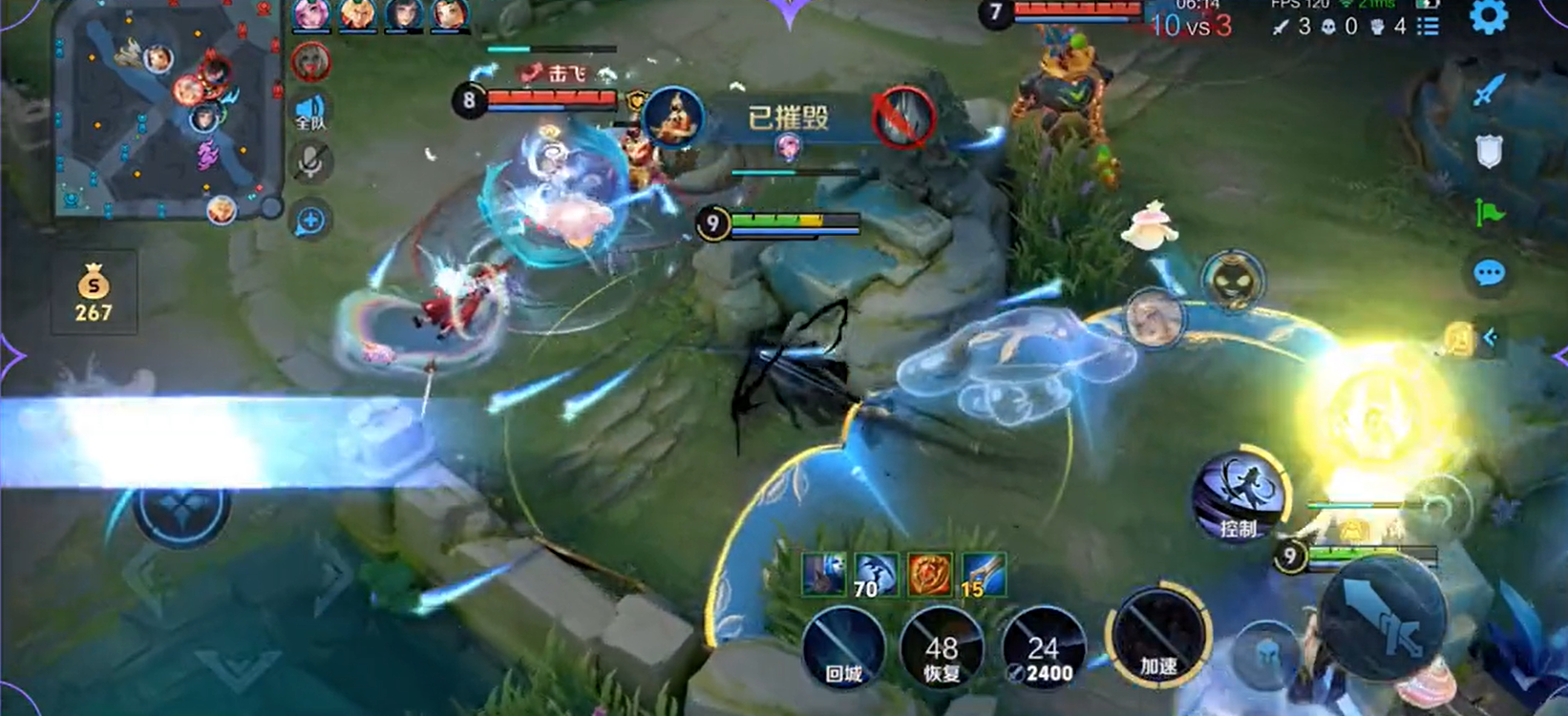
Task: Tap the skill showing 2400 cost
Action: 1043,649
